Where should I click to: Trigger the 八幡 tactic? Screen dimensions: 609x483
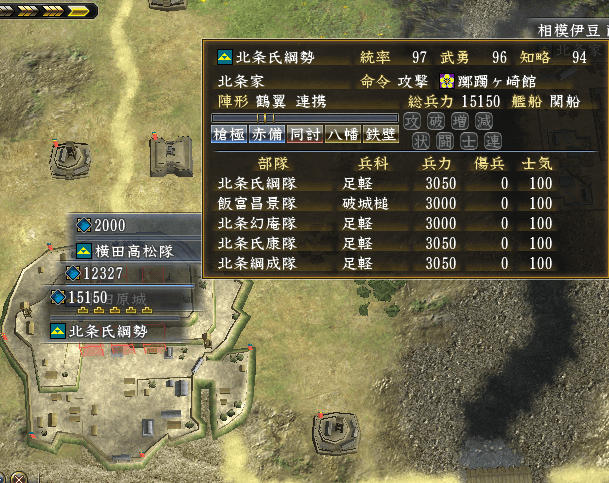tap(342, 135)
